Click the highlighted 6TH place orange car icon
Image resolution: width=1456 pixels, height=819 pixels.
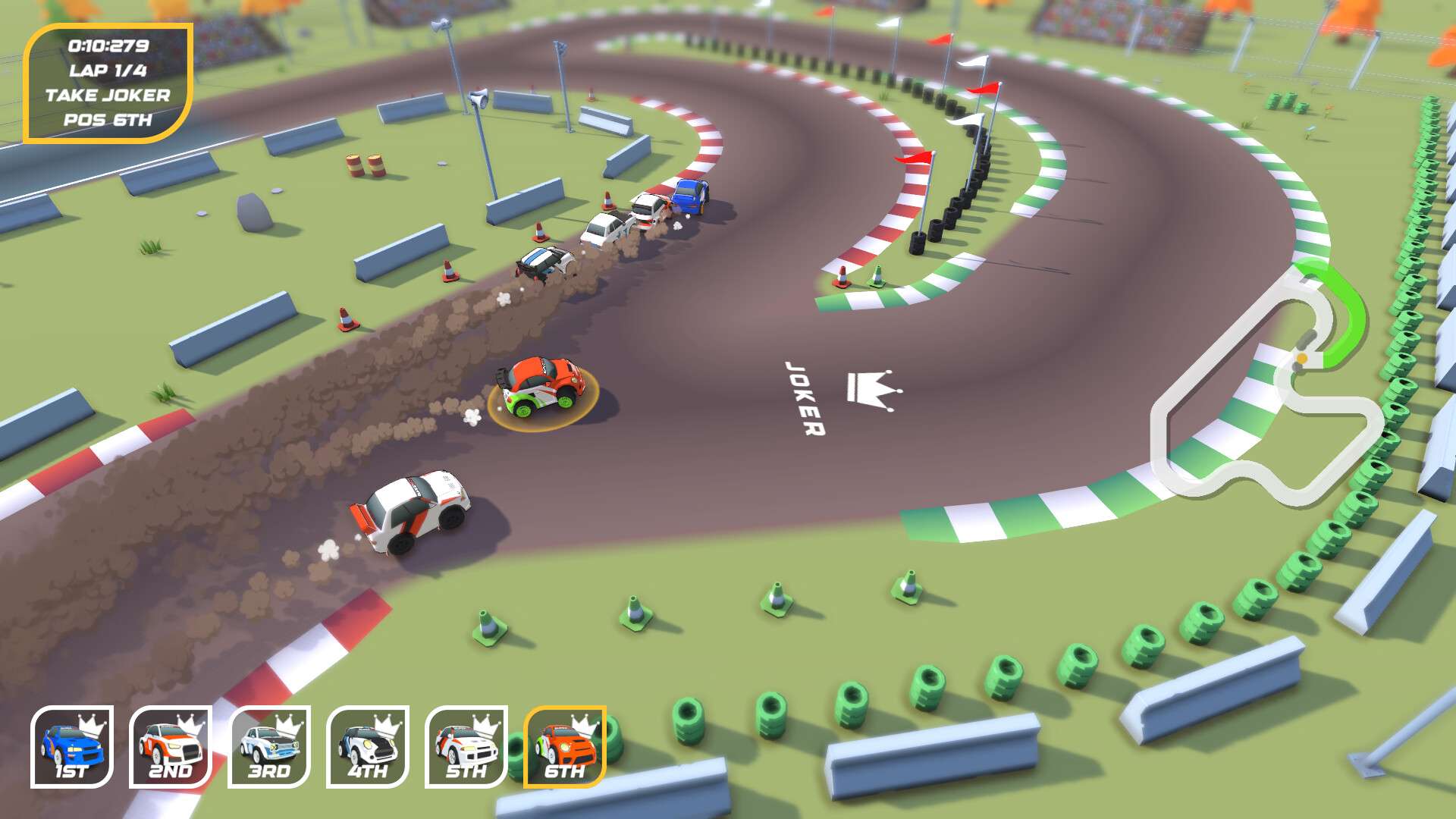pos(563,747)
